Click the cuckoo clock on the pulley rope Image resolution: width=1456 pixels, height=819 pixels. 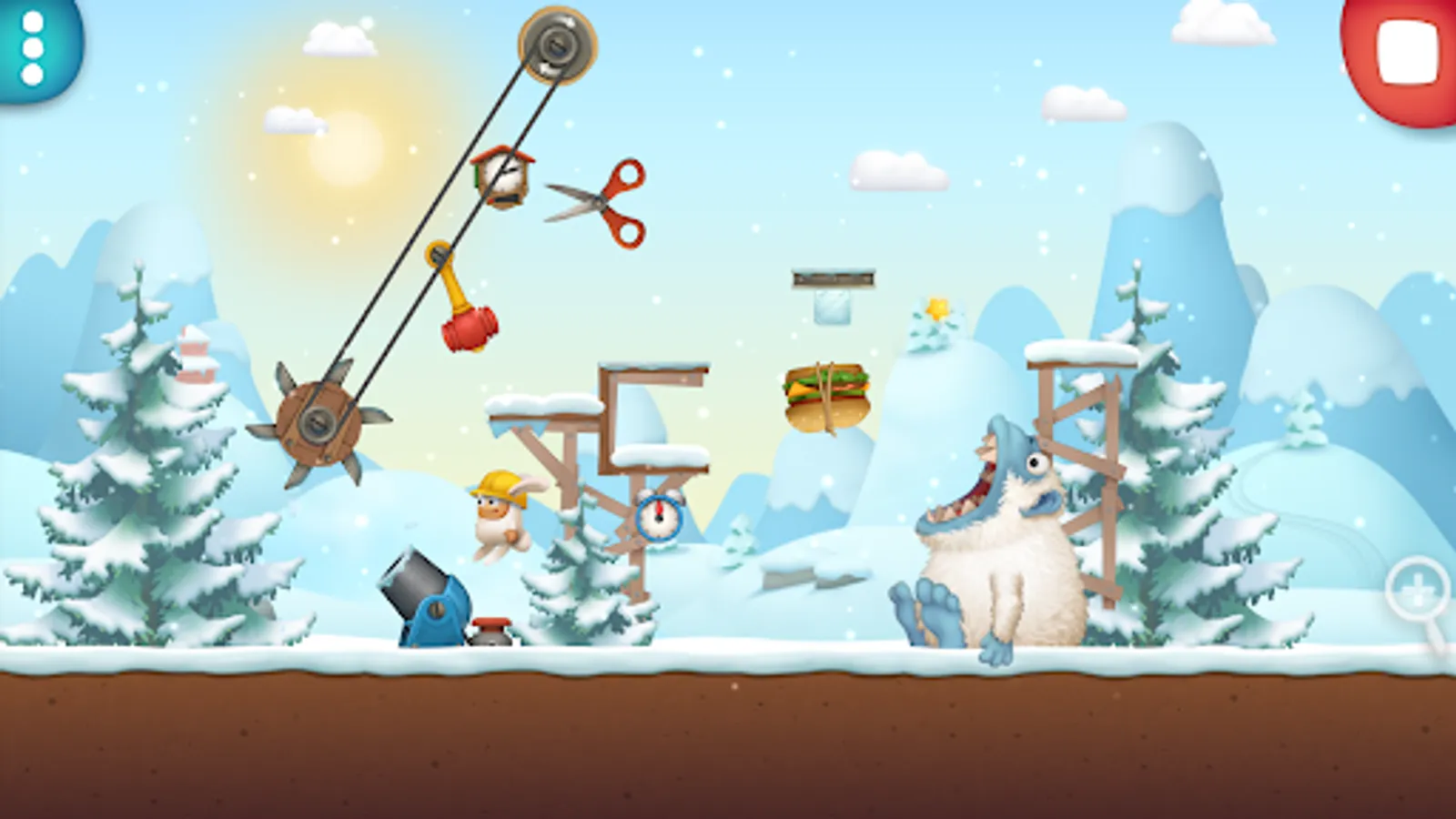coord(501,177)
